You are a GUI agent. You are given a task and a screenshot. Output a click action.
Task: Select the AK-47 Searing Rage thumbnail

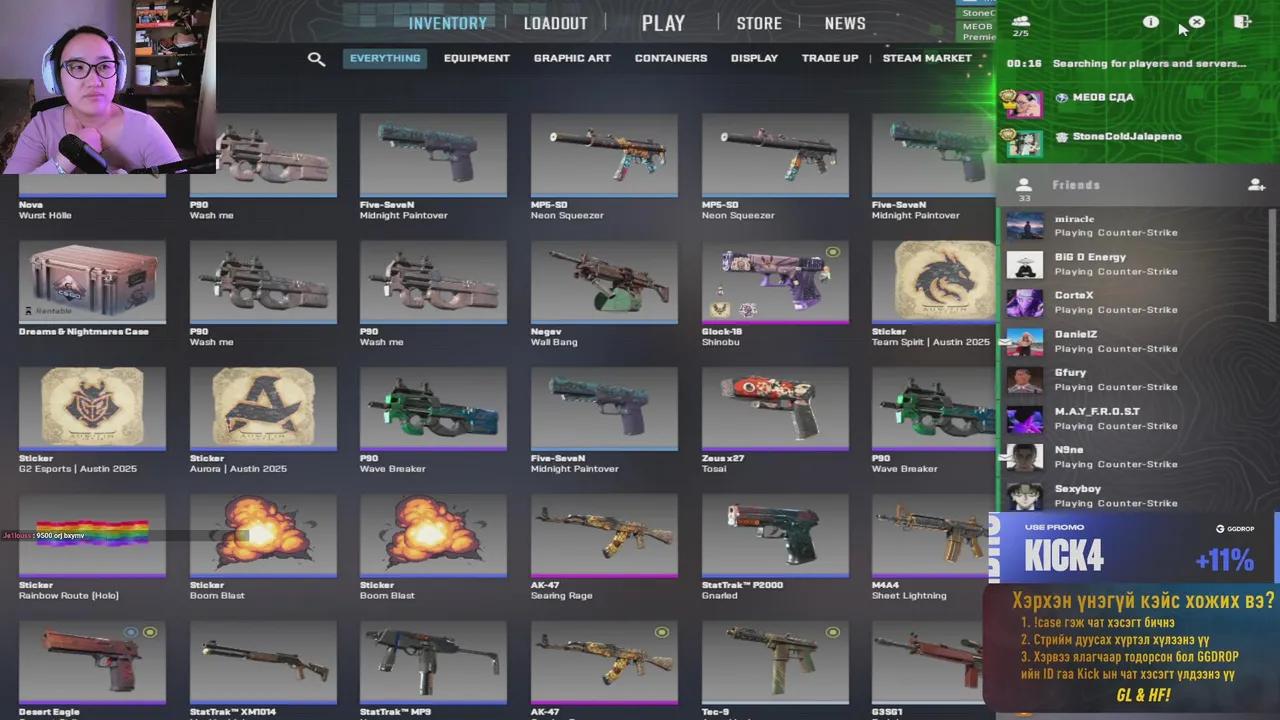click(x=603, y=535)
